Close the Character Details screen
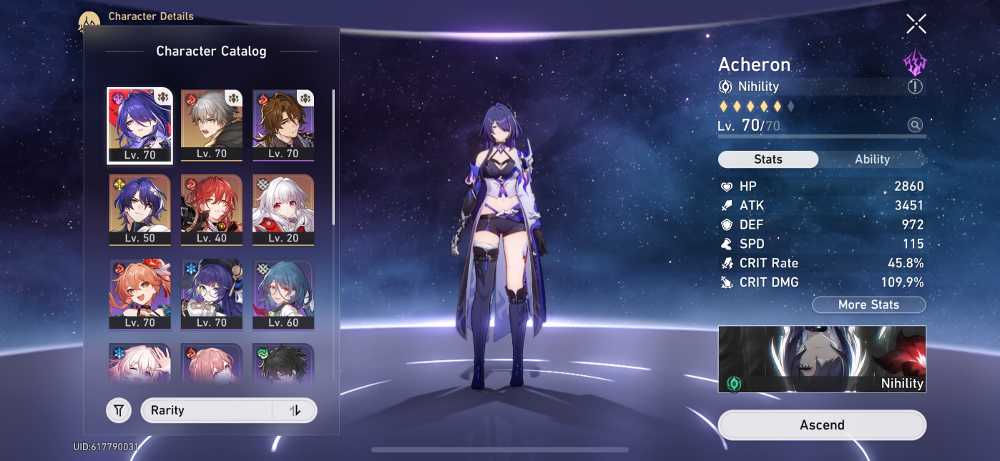Screen dimensions: 1000x461 coord(915,24)
